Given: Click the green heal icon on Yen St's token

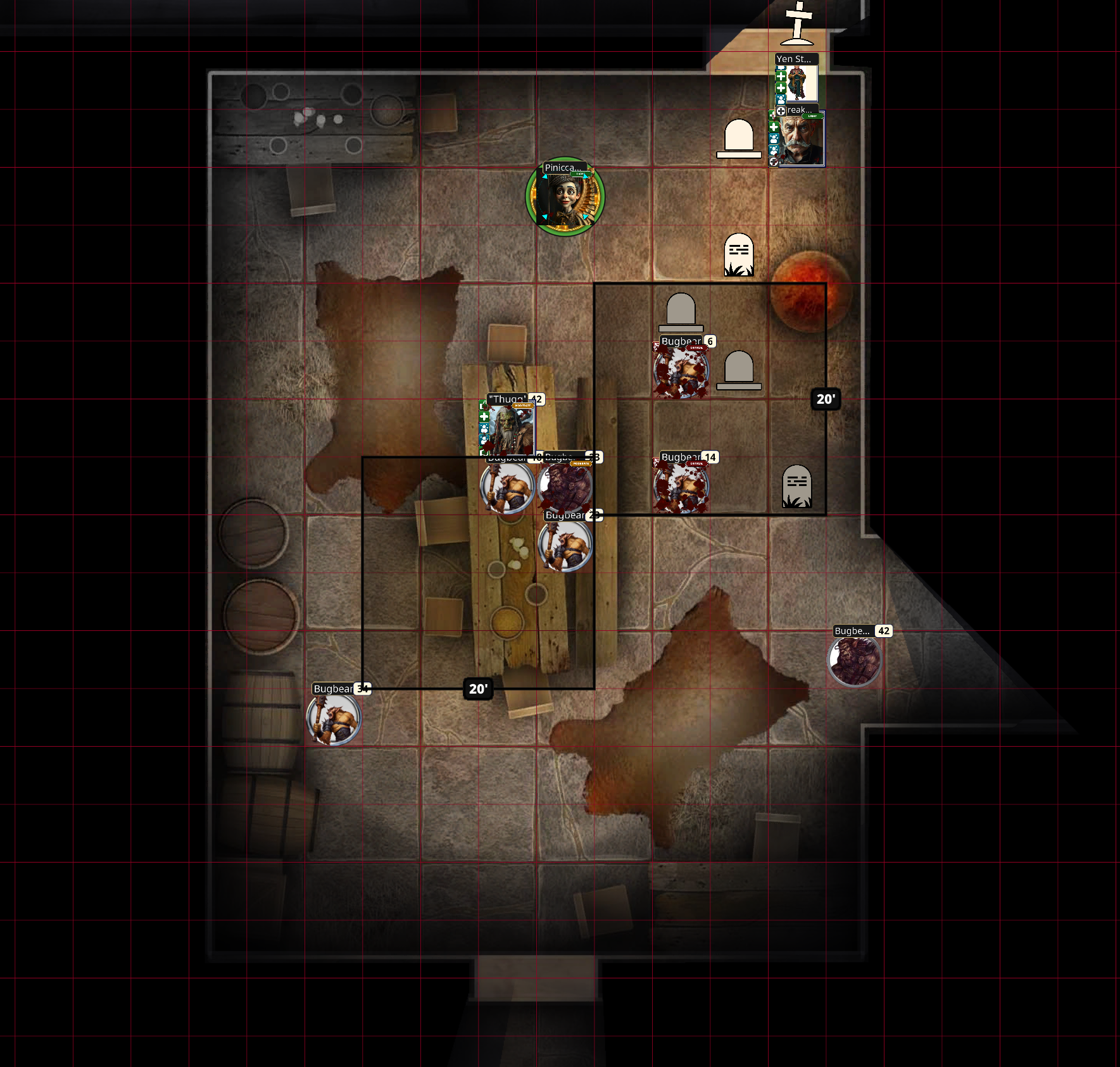Looking at the screenshot, I should coord(781,76).
